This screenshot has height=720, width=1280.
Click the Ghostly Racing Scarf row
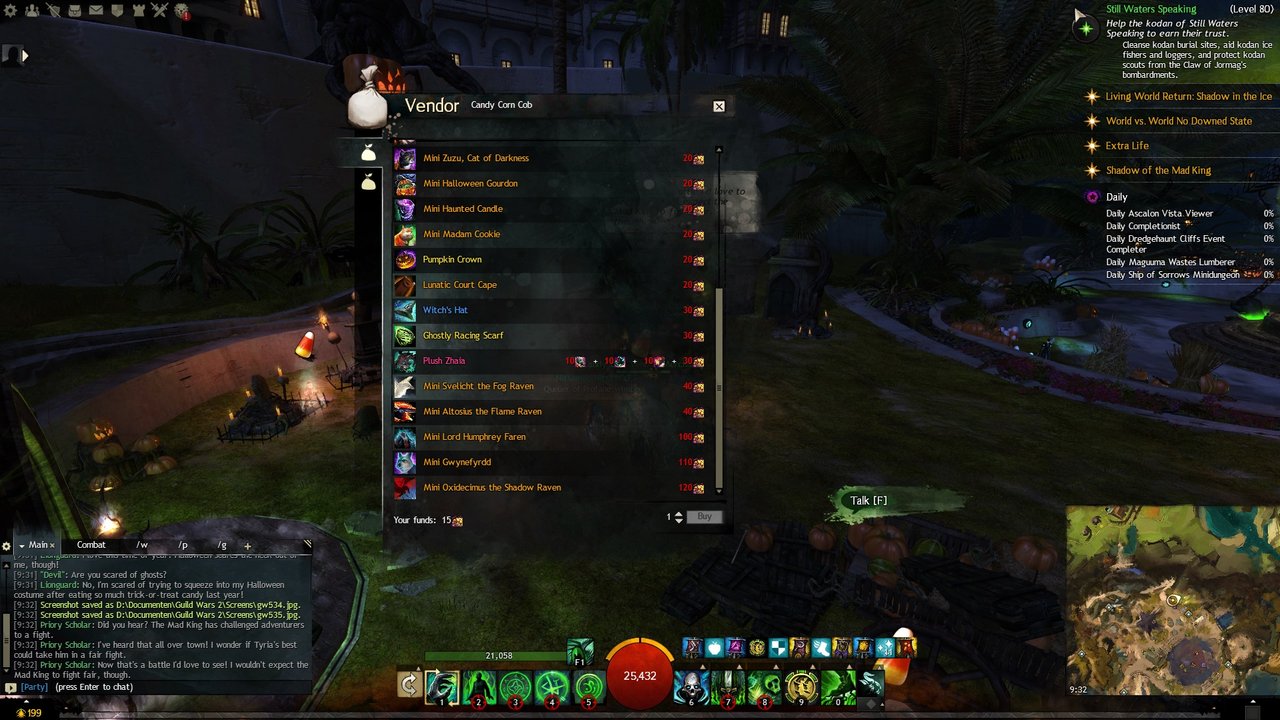(463, 336)
